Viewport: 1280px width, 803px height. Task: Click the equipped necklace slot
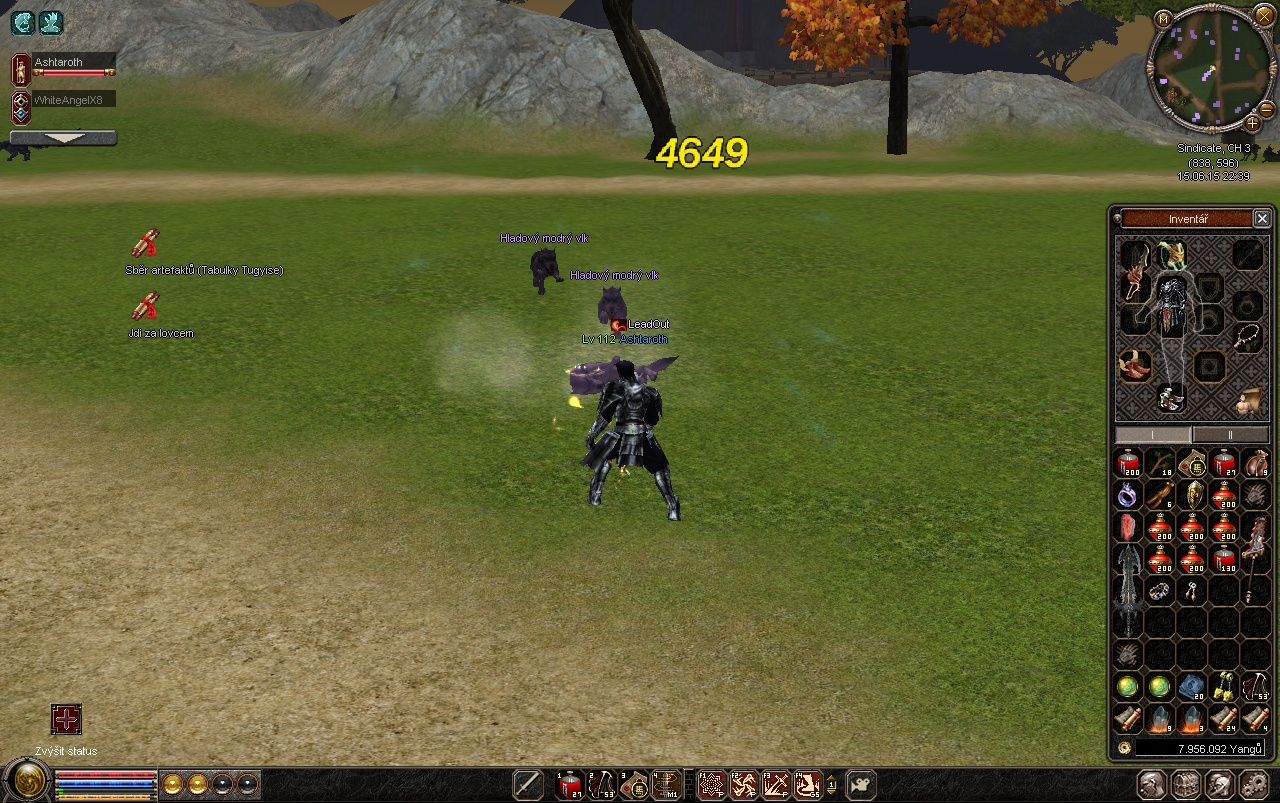(1246, 337)
